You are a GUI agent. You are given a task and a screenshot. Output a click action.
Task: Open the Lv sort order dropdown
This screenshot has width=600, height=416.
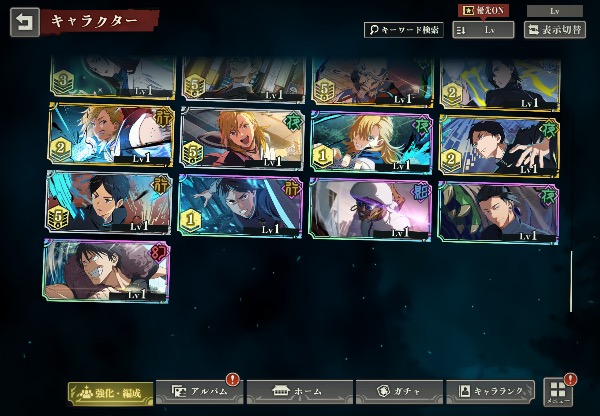(x=483, y=30)
